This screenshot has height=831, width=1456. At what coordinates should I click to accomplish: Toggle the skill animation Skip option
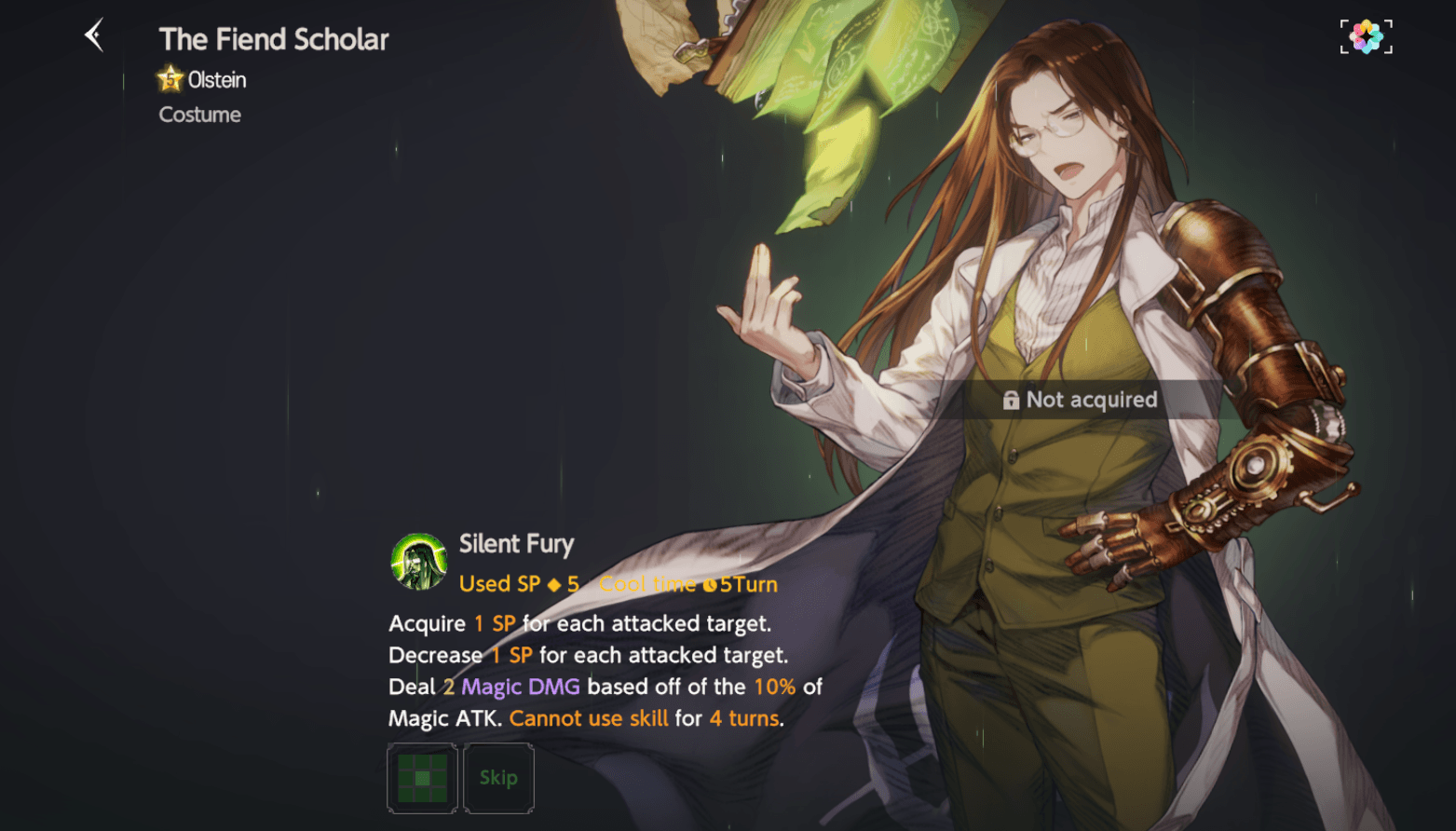pyautogui.click(x=498, y=779)
